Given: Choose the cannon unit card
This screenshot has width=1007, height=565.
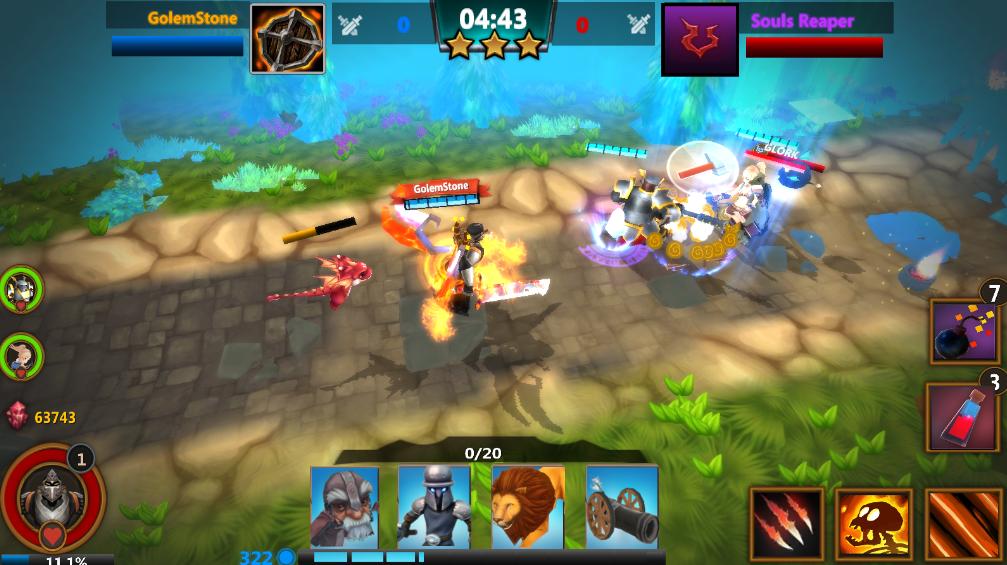Looking at the screenshot, I should [621, 507].
